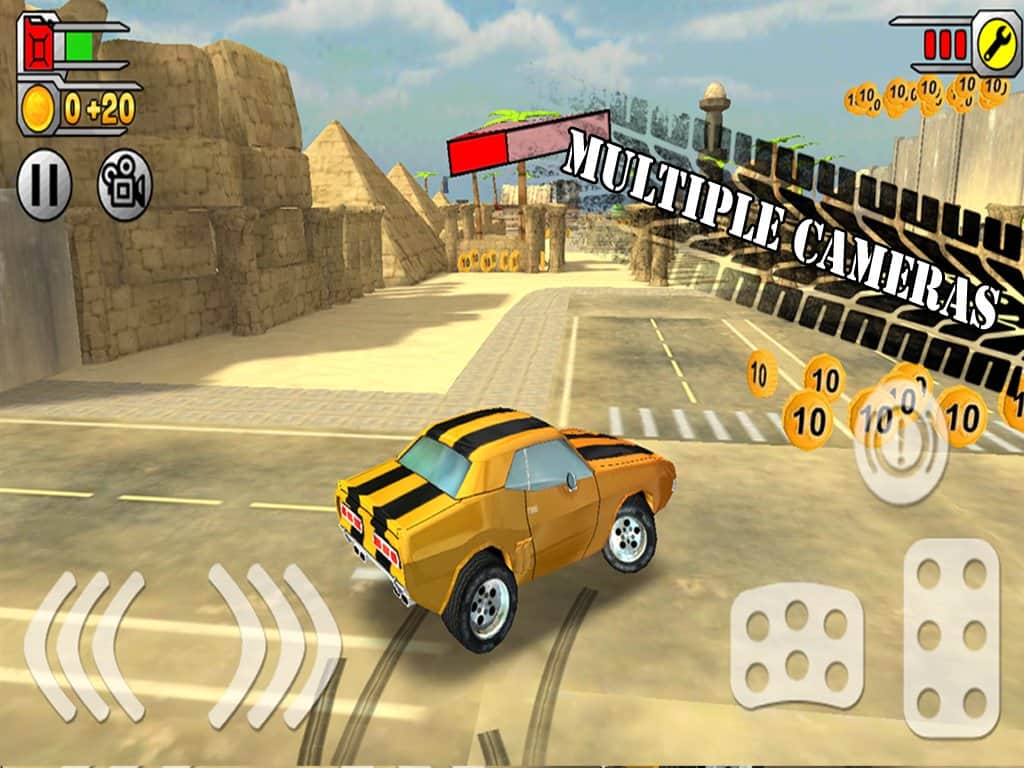
Task: Switch view using the video camera button
Action: [124, 185]
